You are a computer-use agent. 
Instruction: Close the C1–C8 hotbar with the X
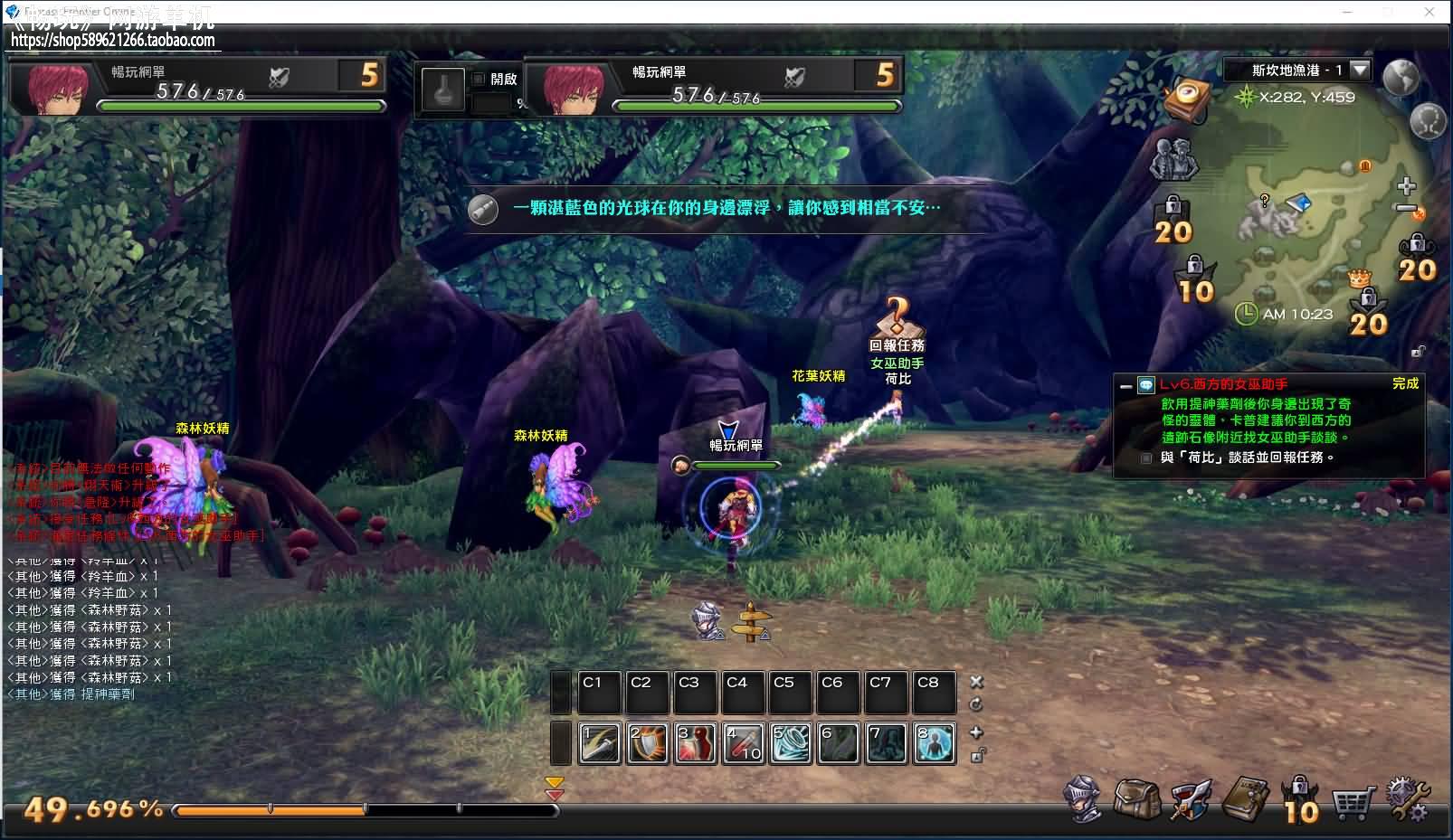[x=976, y=682]
